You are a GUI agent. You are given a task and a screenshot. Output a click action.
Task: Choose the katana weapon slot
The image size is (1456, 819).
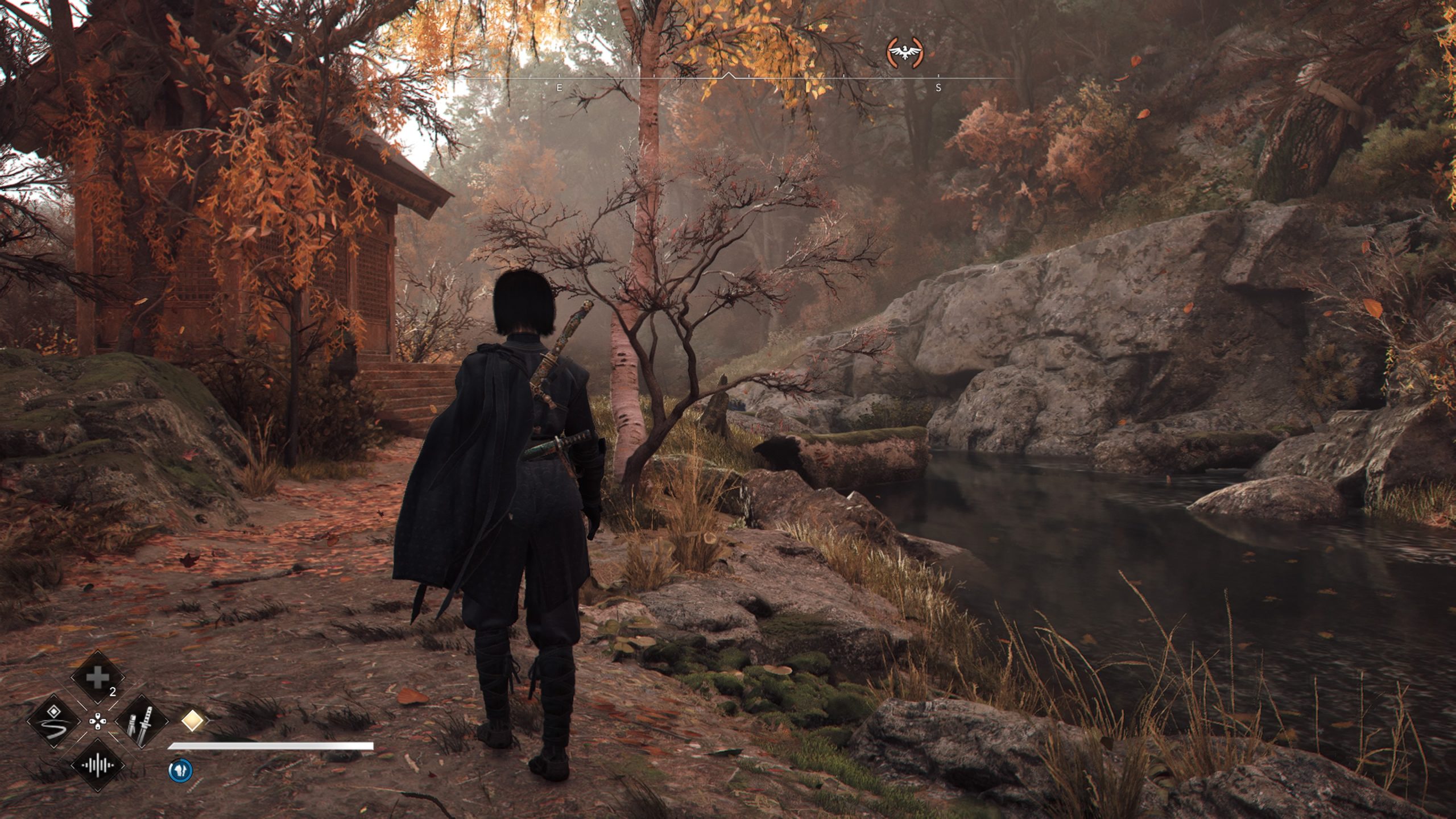tap(142, 721)
